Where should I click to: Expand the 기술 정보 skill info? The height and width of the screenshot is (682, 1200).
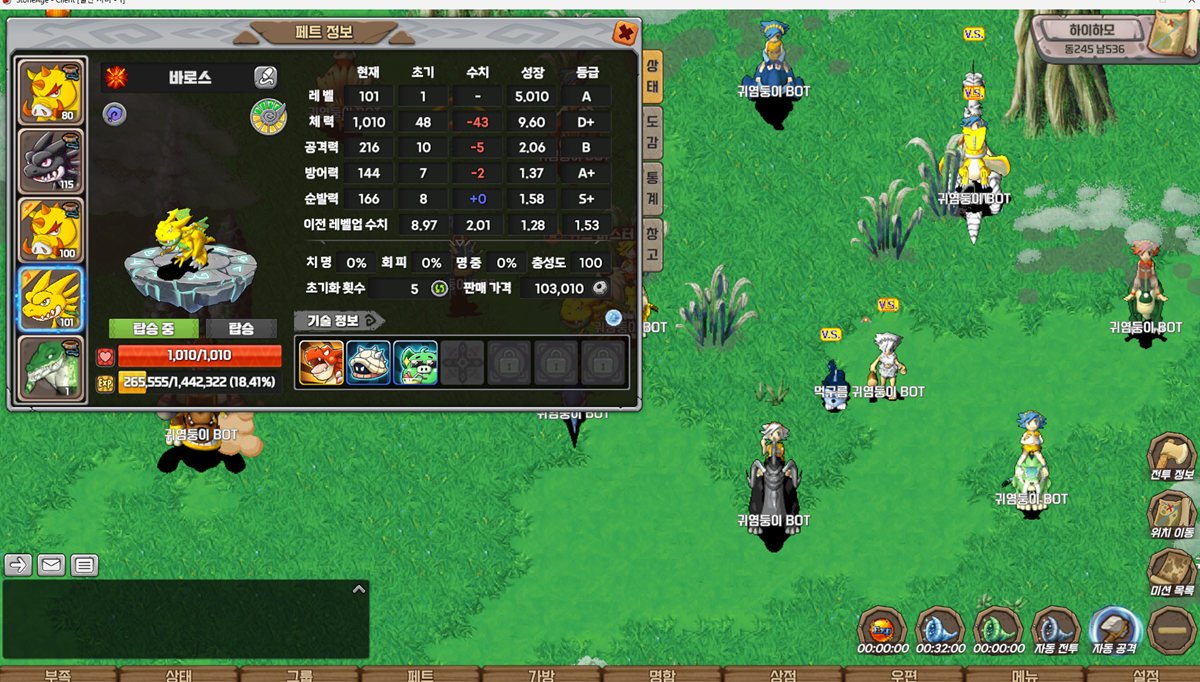[x=339, y=320]
